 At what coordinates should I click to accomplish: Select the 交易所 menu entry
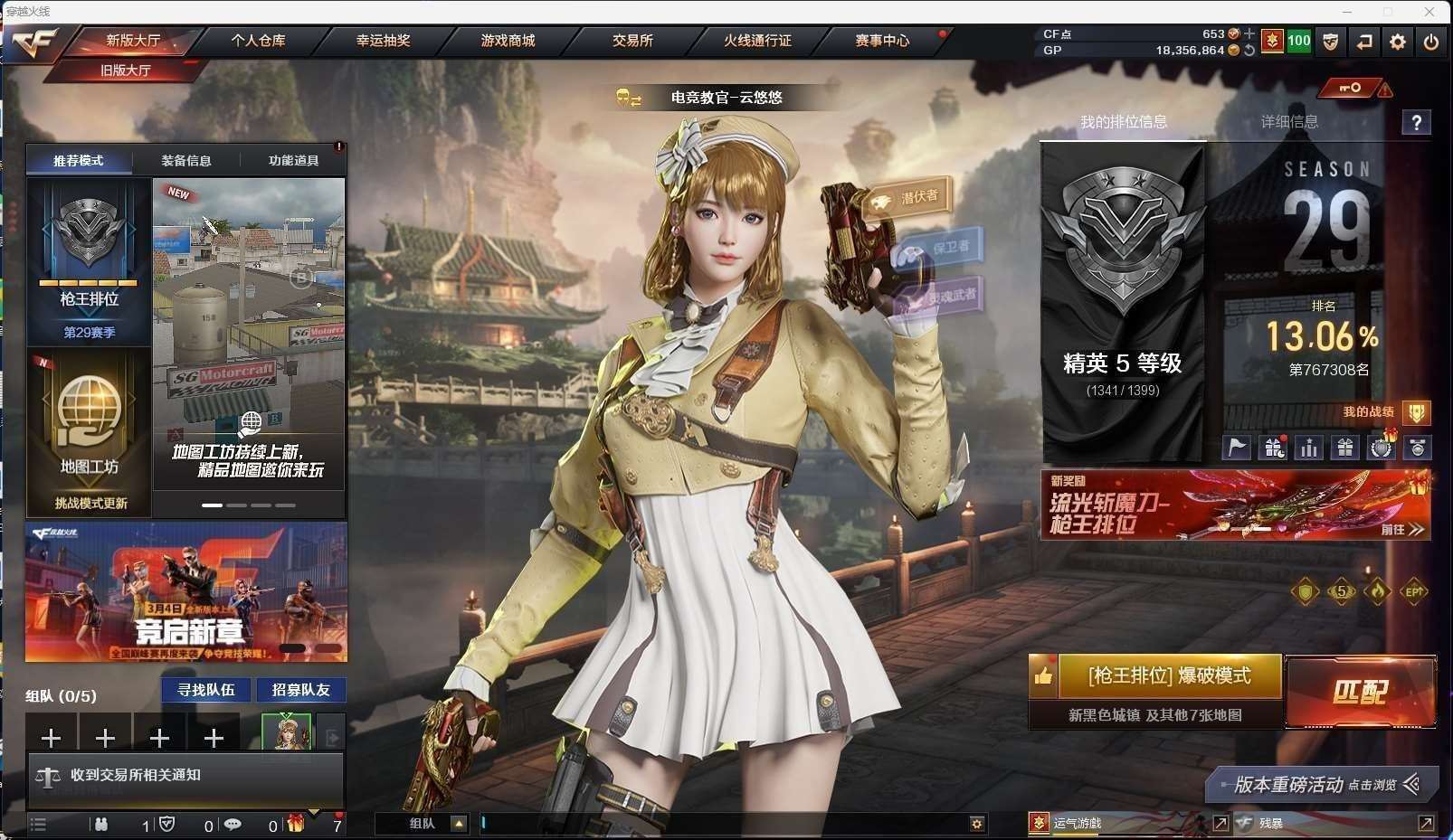point(632,41)
